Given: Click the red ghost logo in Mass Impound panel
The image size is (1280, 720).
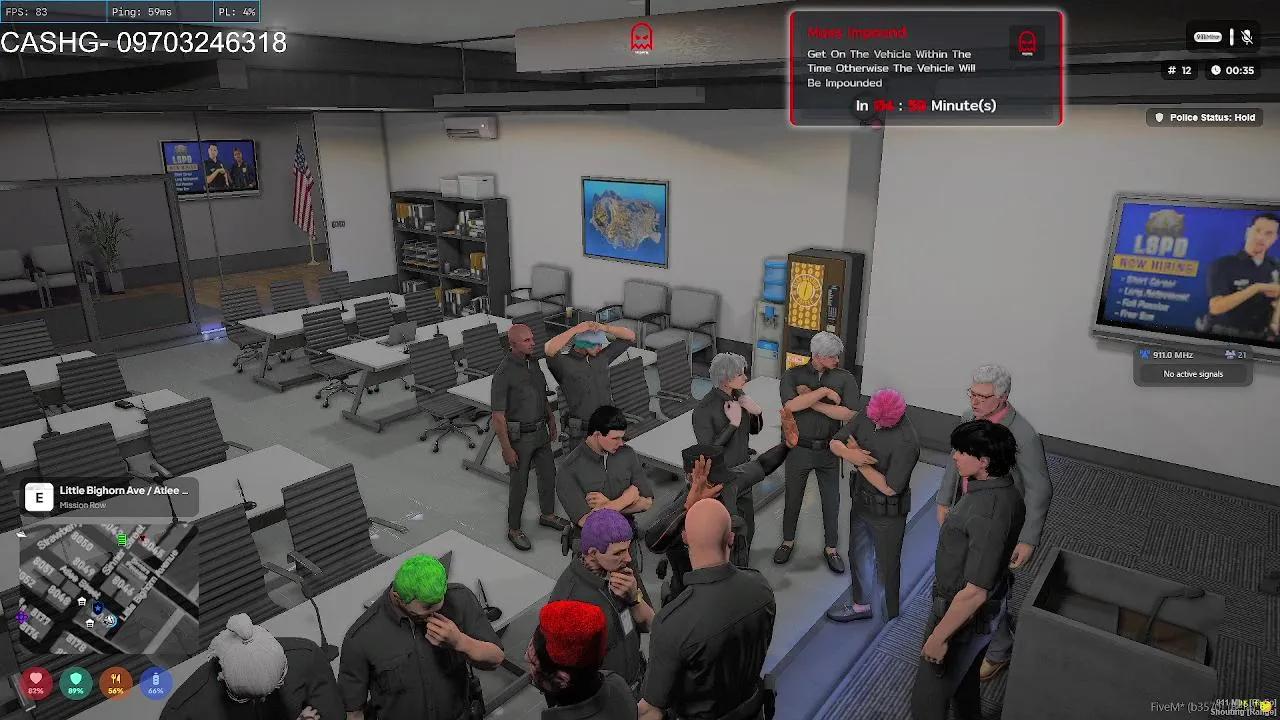Looking at the screenshot, I should [x=1026, y=42].
